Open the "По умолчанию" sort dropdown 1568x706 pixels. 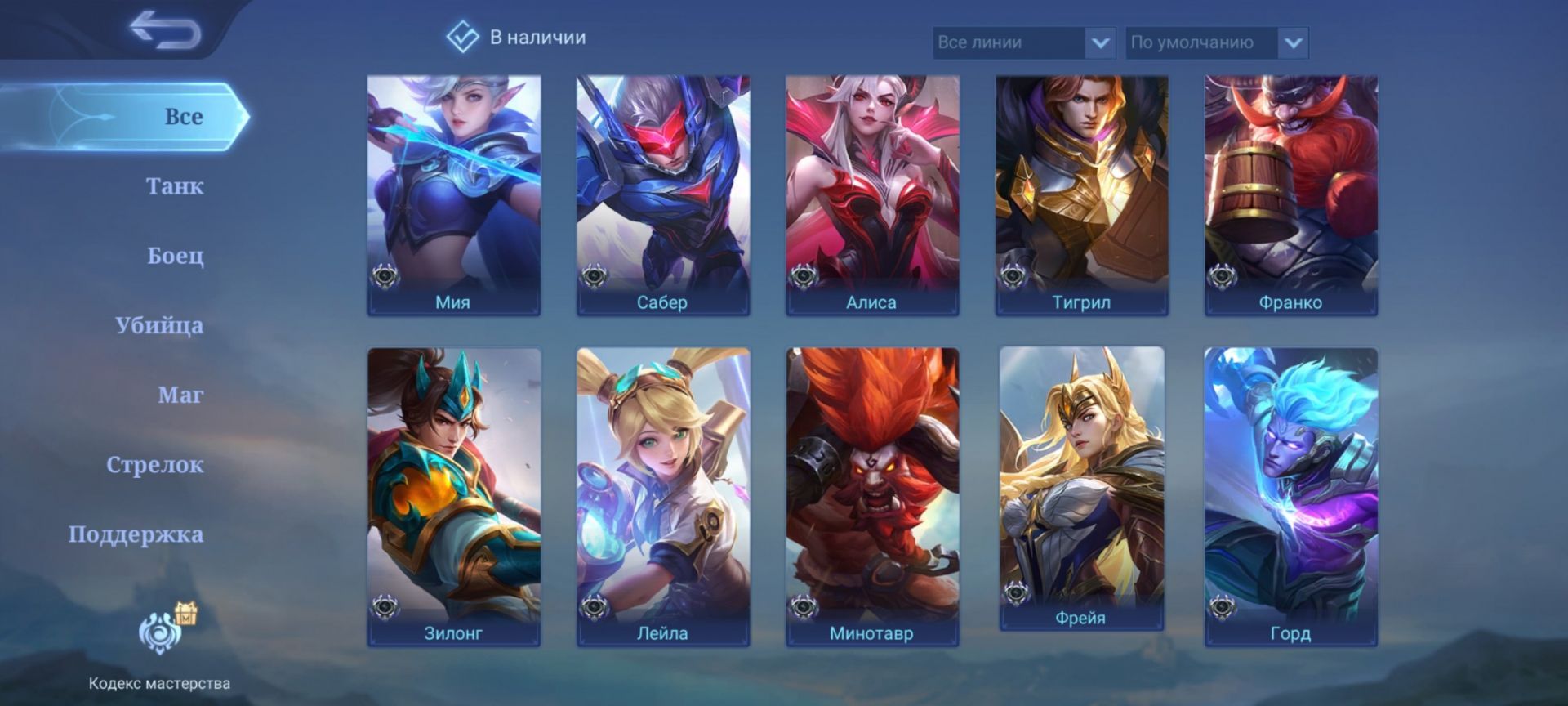pos(1216,42)
